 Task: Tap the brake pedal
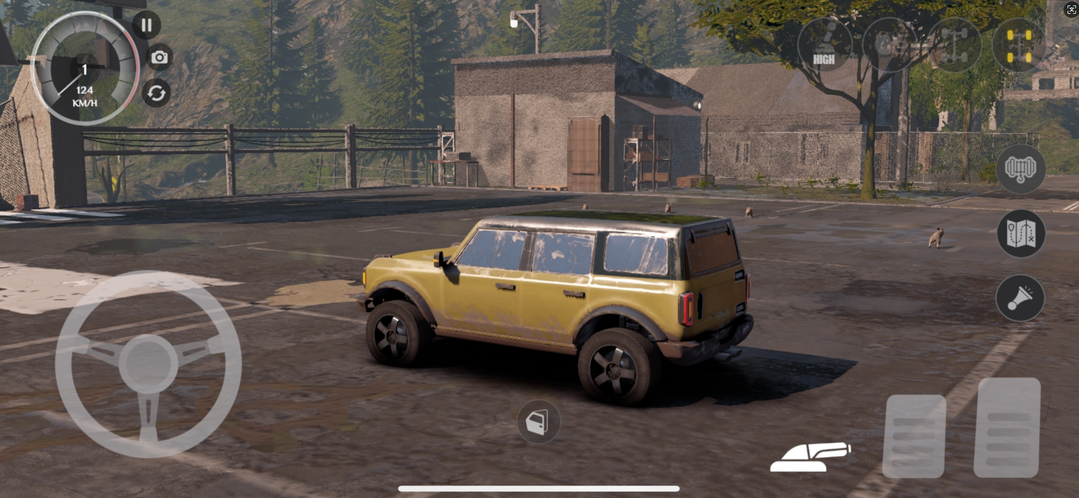pos(914,436)
